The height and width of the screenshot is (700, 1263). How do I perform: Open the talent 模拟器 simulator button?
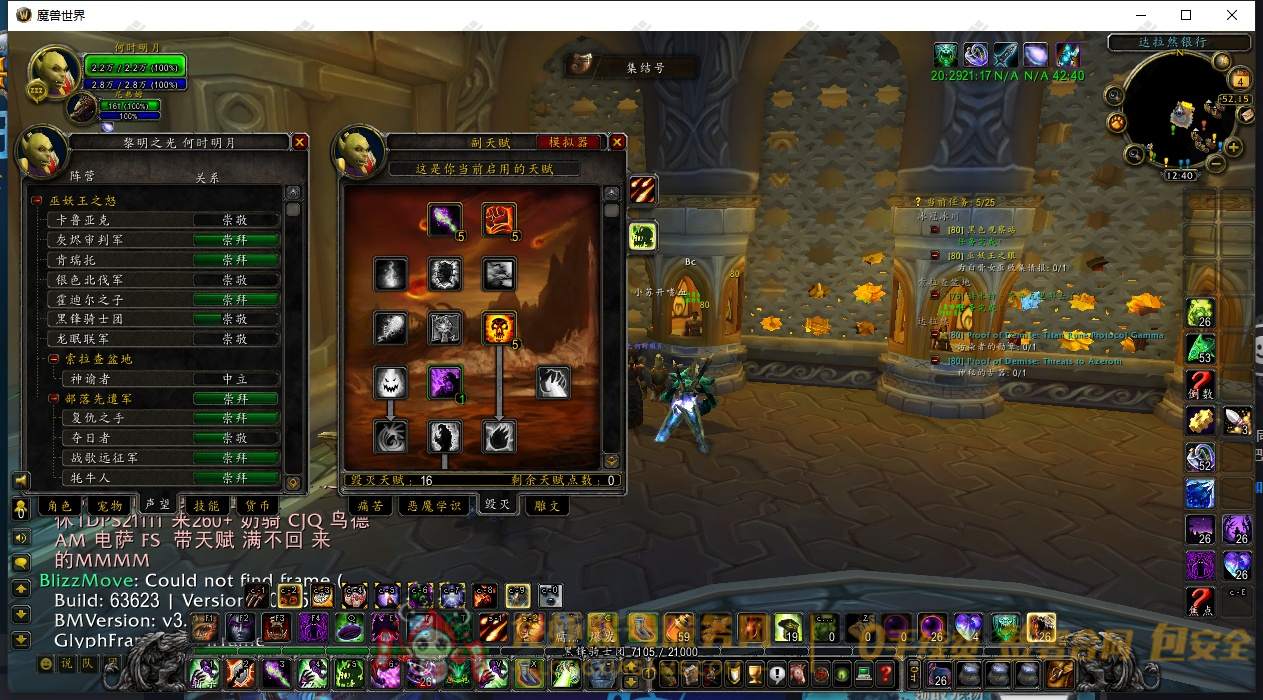click(571, 143)
